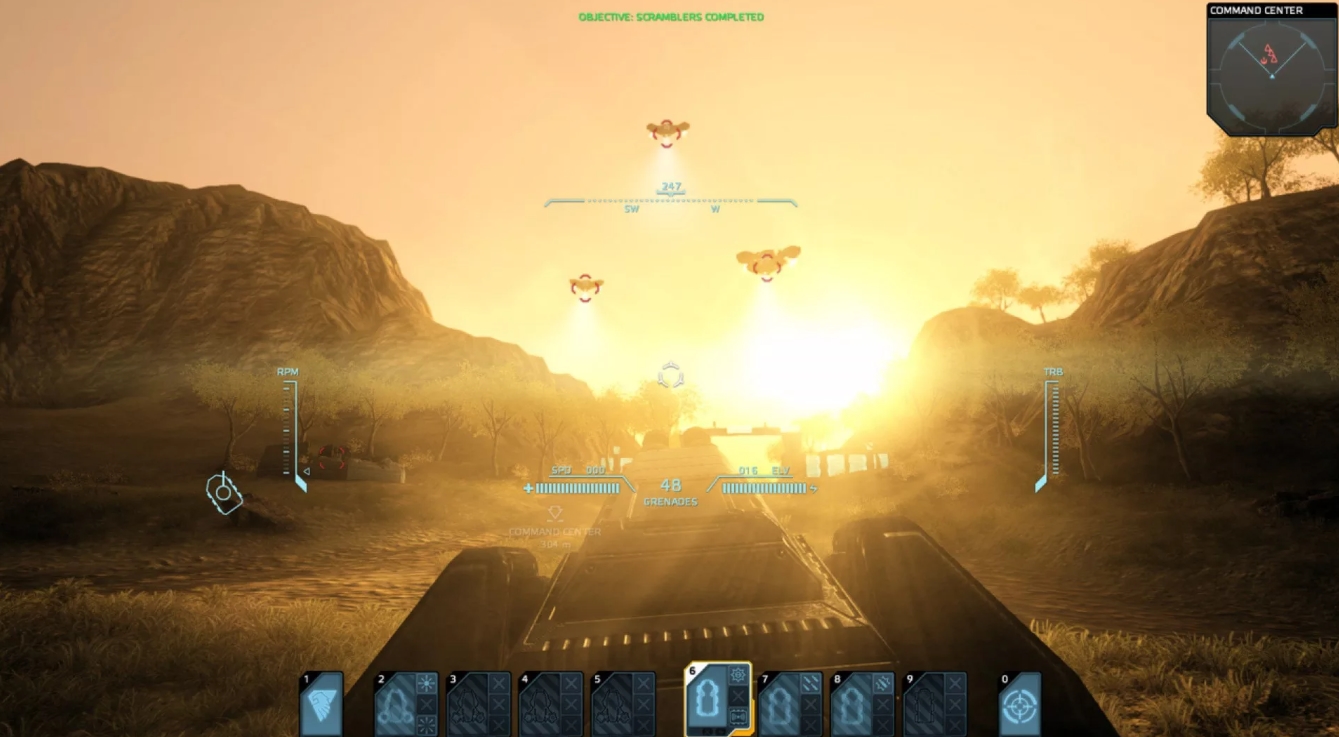Click the OBJECTIVE: SCRAMBLERS COMPLETED banner

click(670, 16)
